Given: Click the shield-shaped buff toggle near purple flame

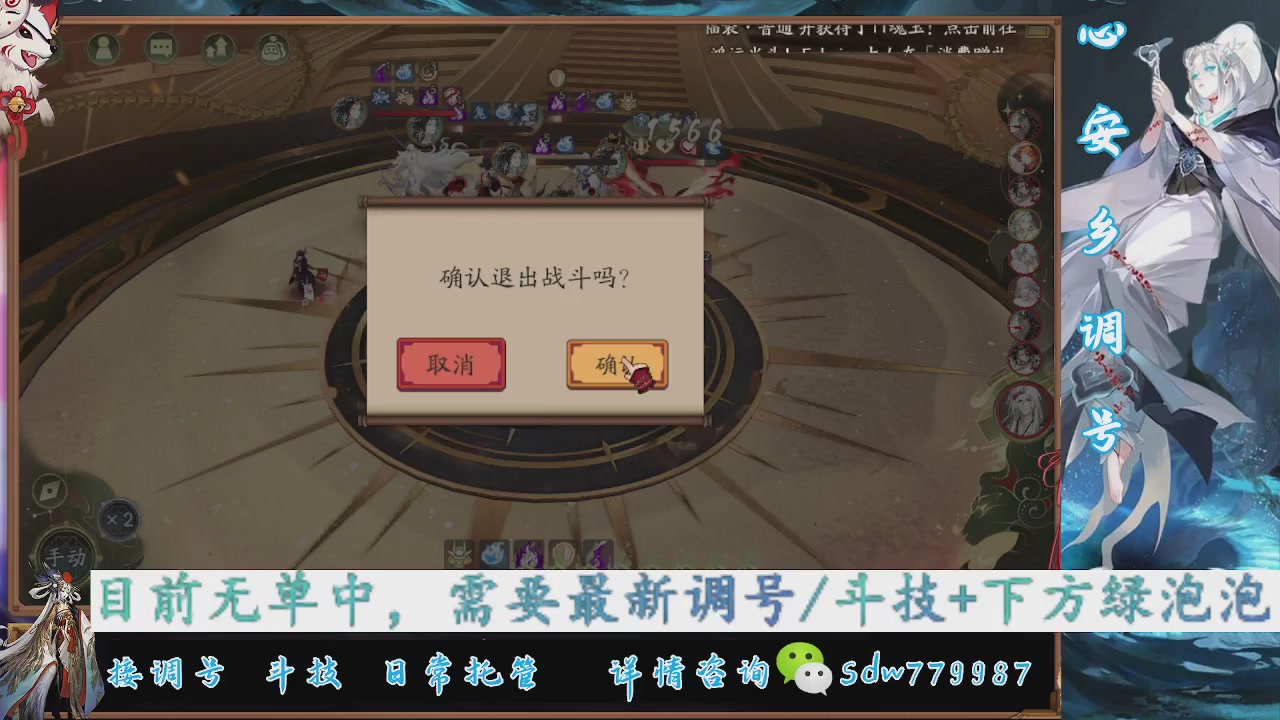Looking at the screenshot, I should click(563, 553).
